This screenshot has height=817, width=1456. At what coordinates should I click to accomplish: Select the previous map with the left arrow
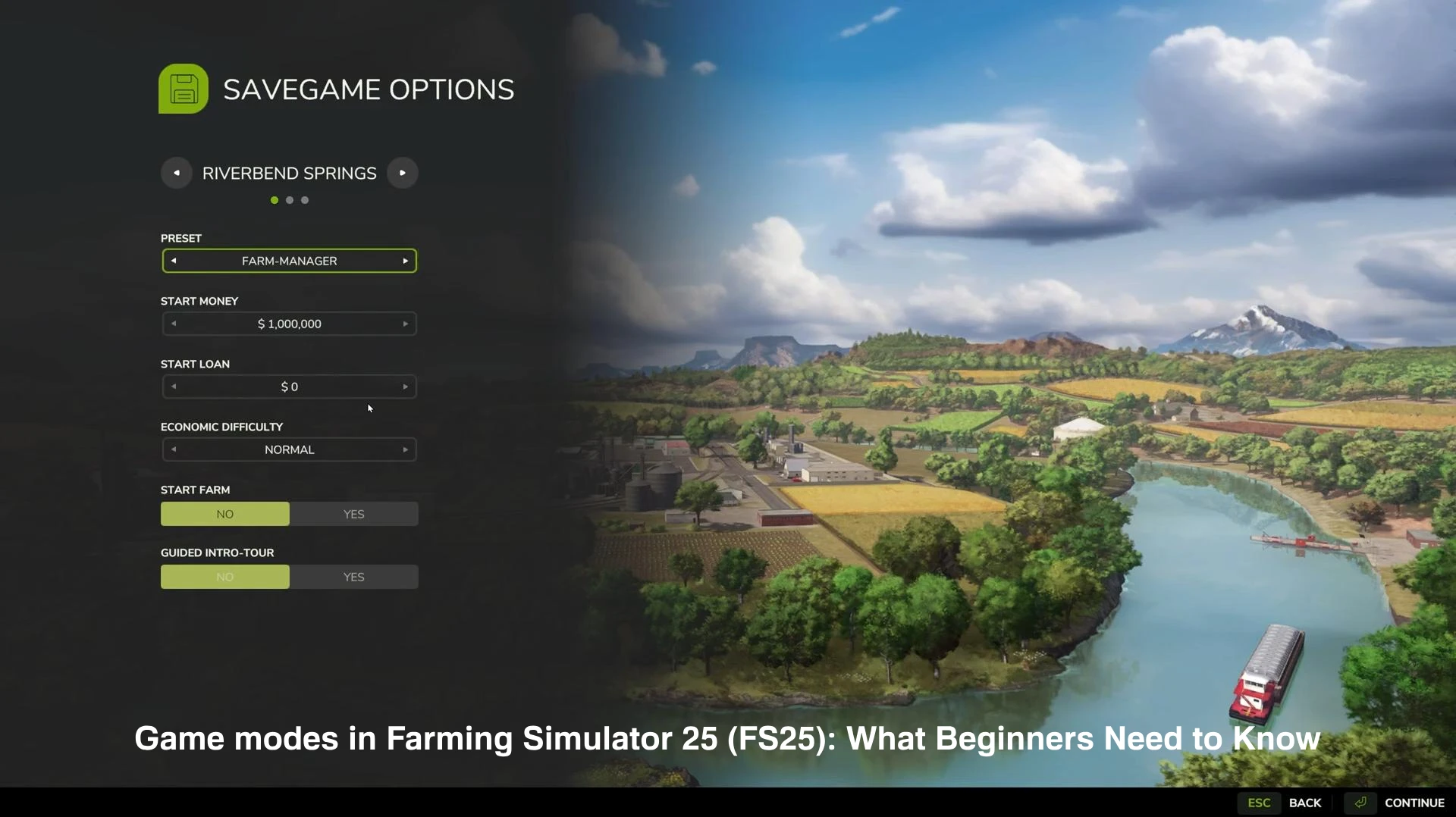tap(176, 173)
